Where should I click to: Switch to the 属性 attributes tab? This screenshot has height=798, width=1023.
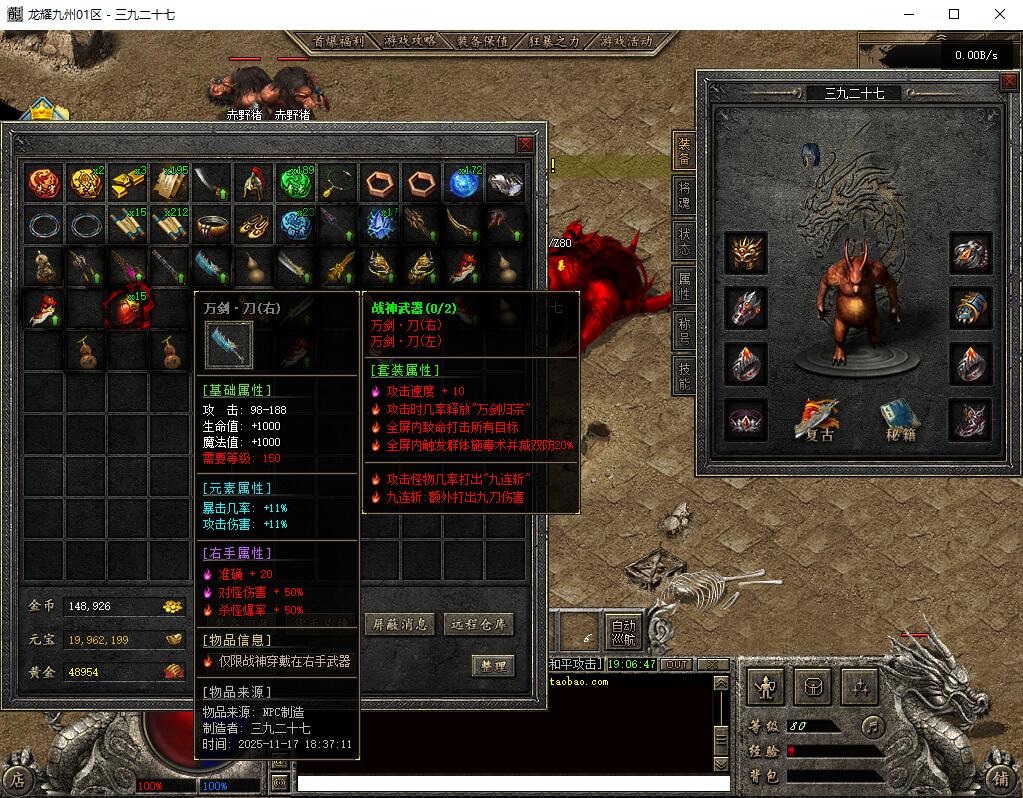point(685,287)
